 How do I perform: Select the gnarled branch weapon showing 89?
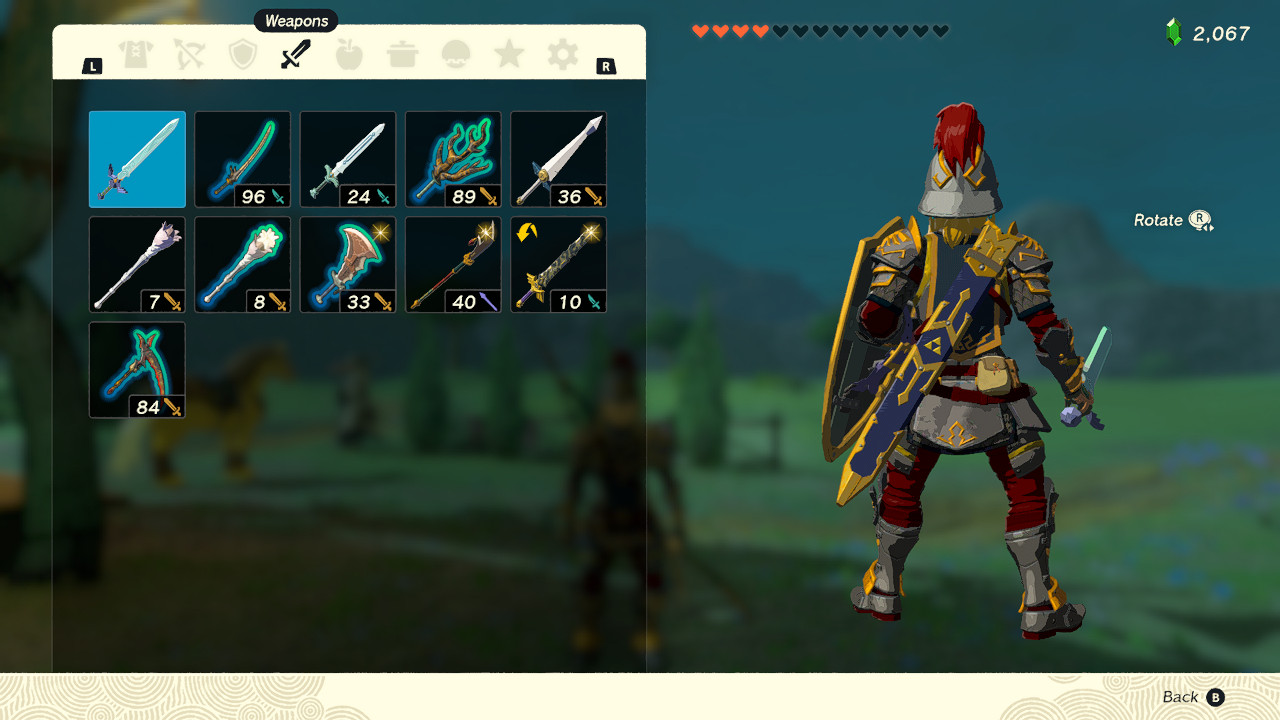click(x=453, y=159)
